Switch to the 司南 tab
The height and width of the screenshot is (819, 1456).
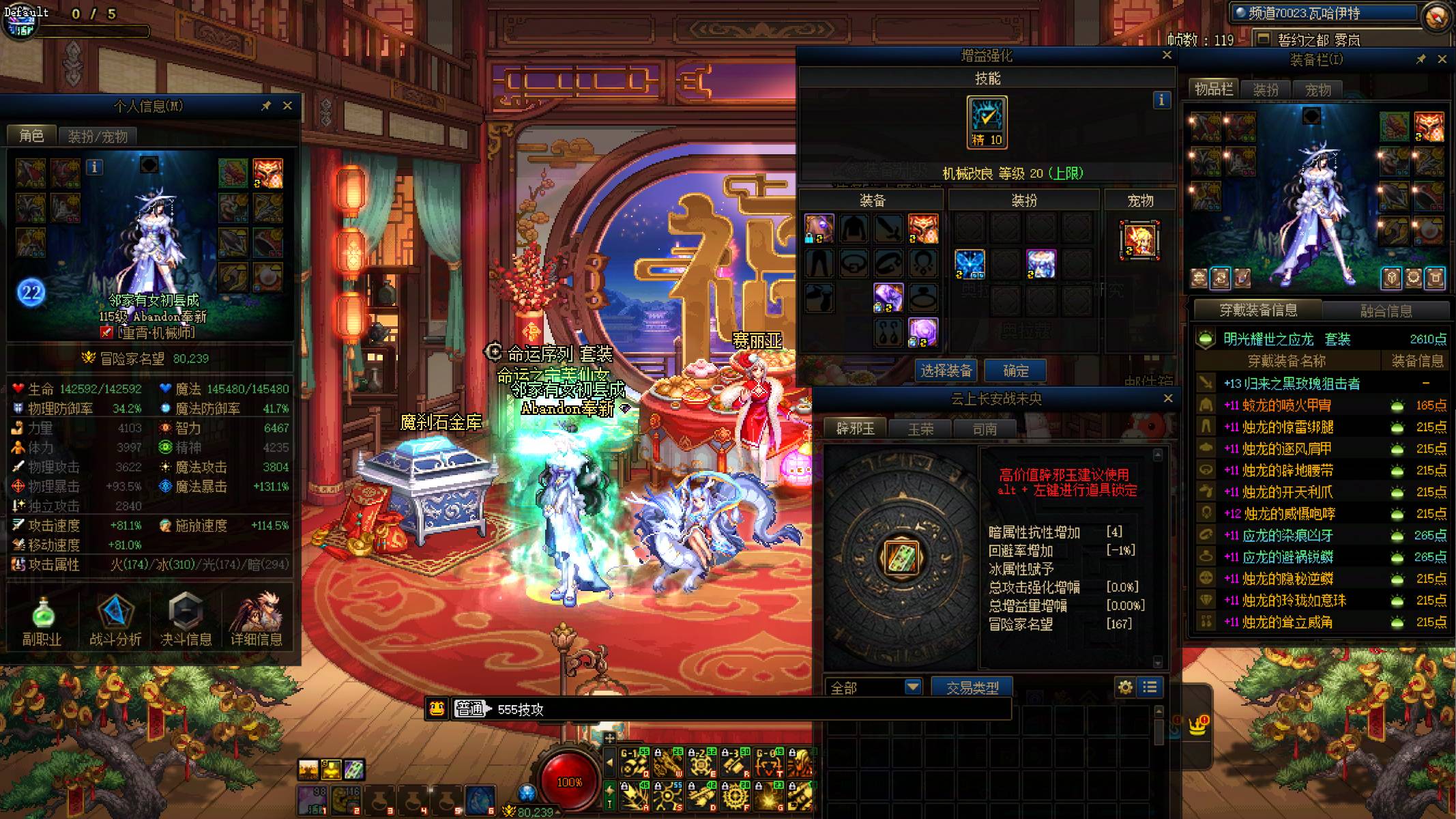(985, 429)
